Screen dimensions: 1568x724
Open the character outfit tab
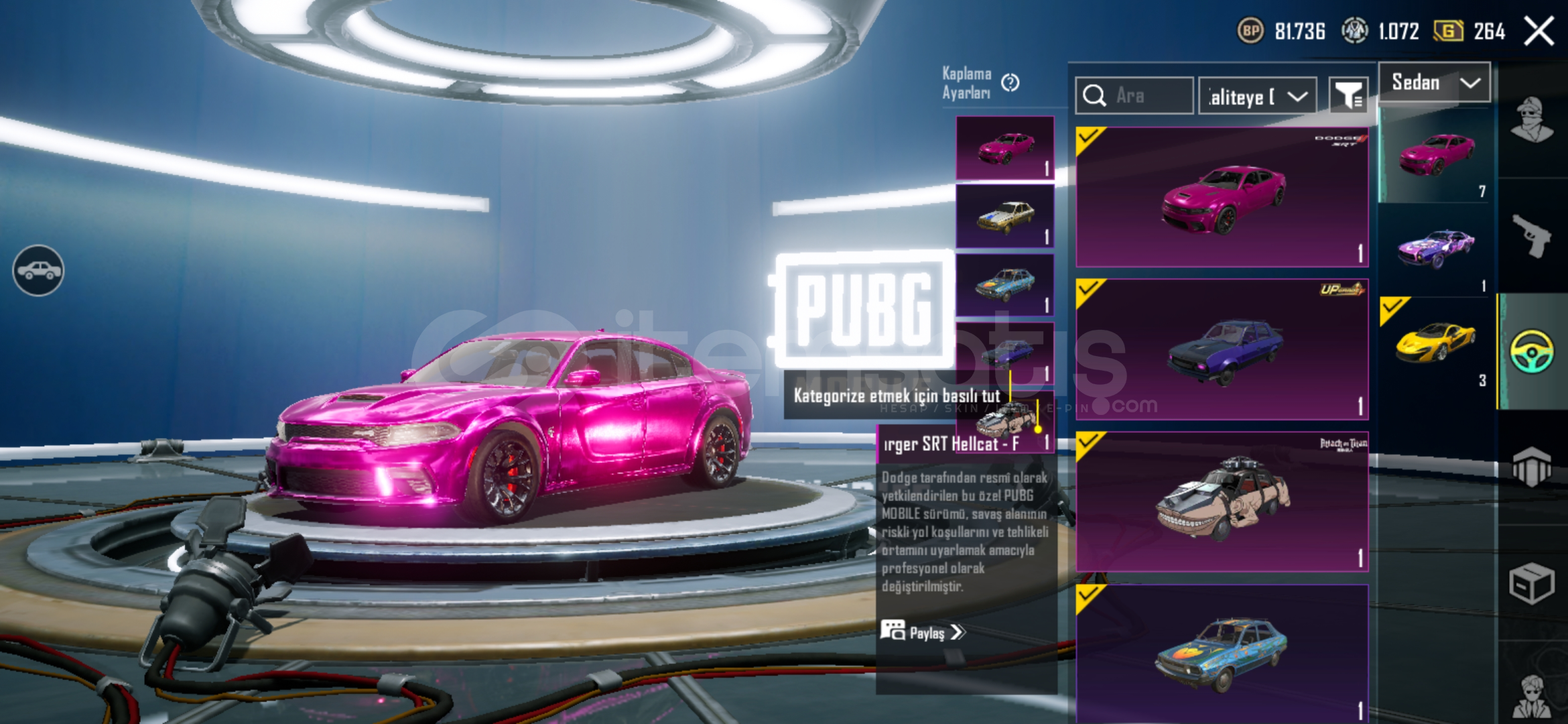tap(1531, 121)
